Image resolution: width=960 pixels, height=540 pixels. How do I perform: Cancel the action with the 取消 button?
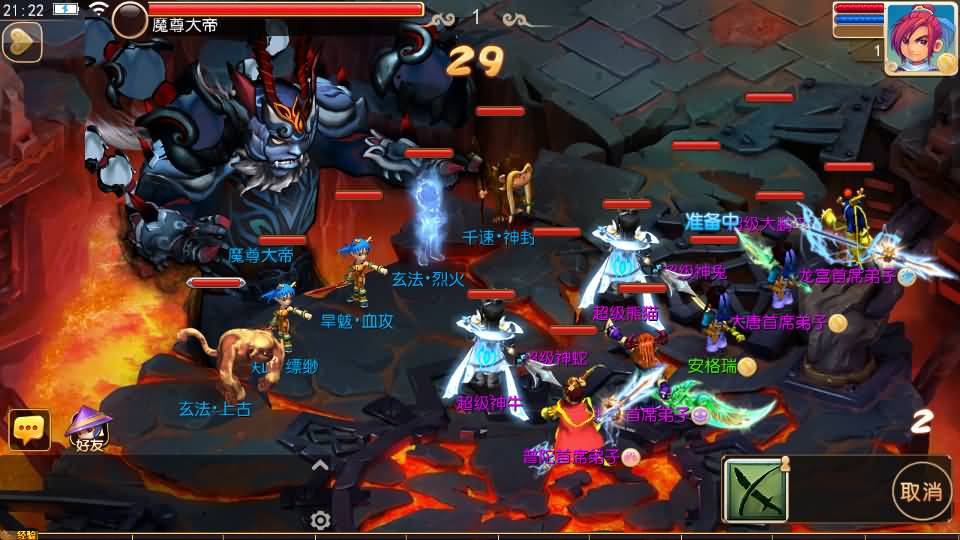921,491
